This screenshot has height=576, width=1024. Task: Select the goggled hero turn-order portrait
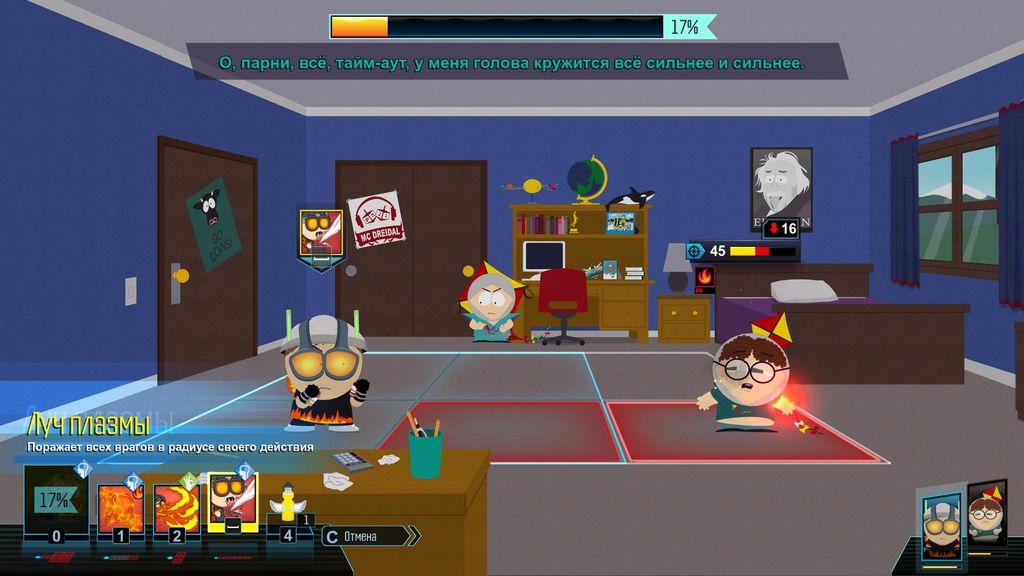click(x=941, y=524)
